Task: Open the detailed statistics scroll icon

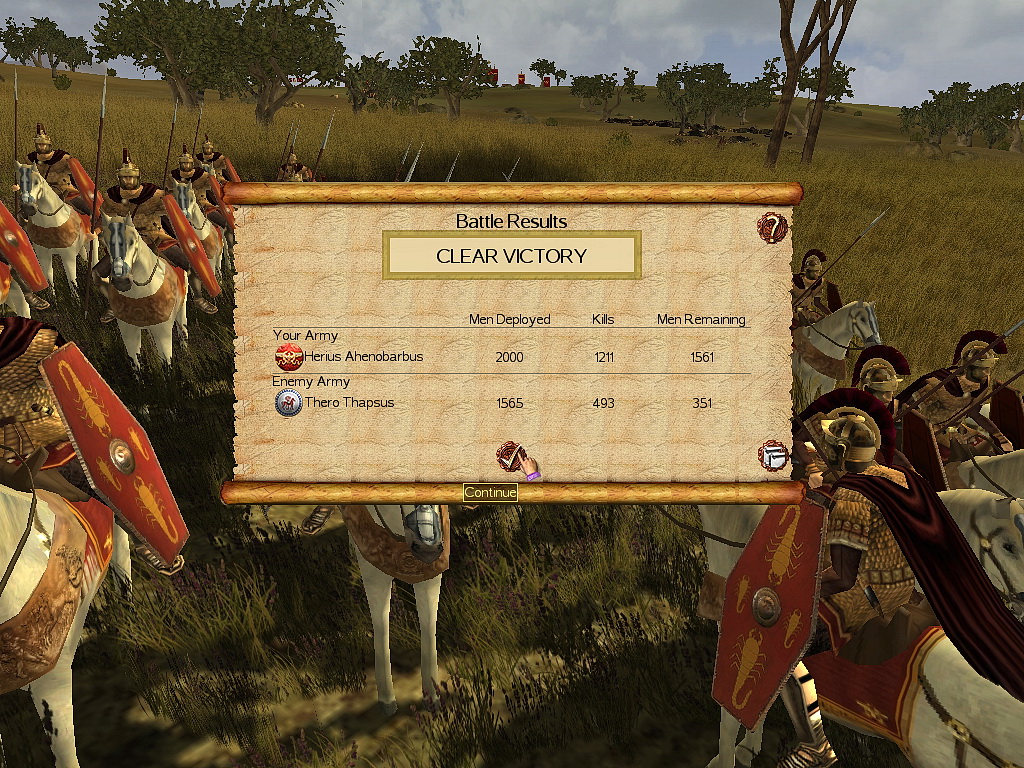Action: point(773,456)
